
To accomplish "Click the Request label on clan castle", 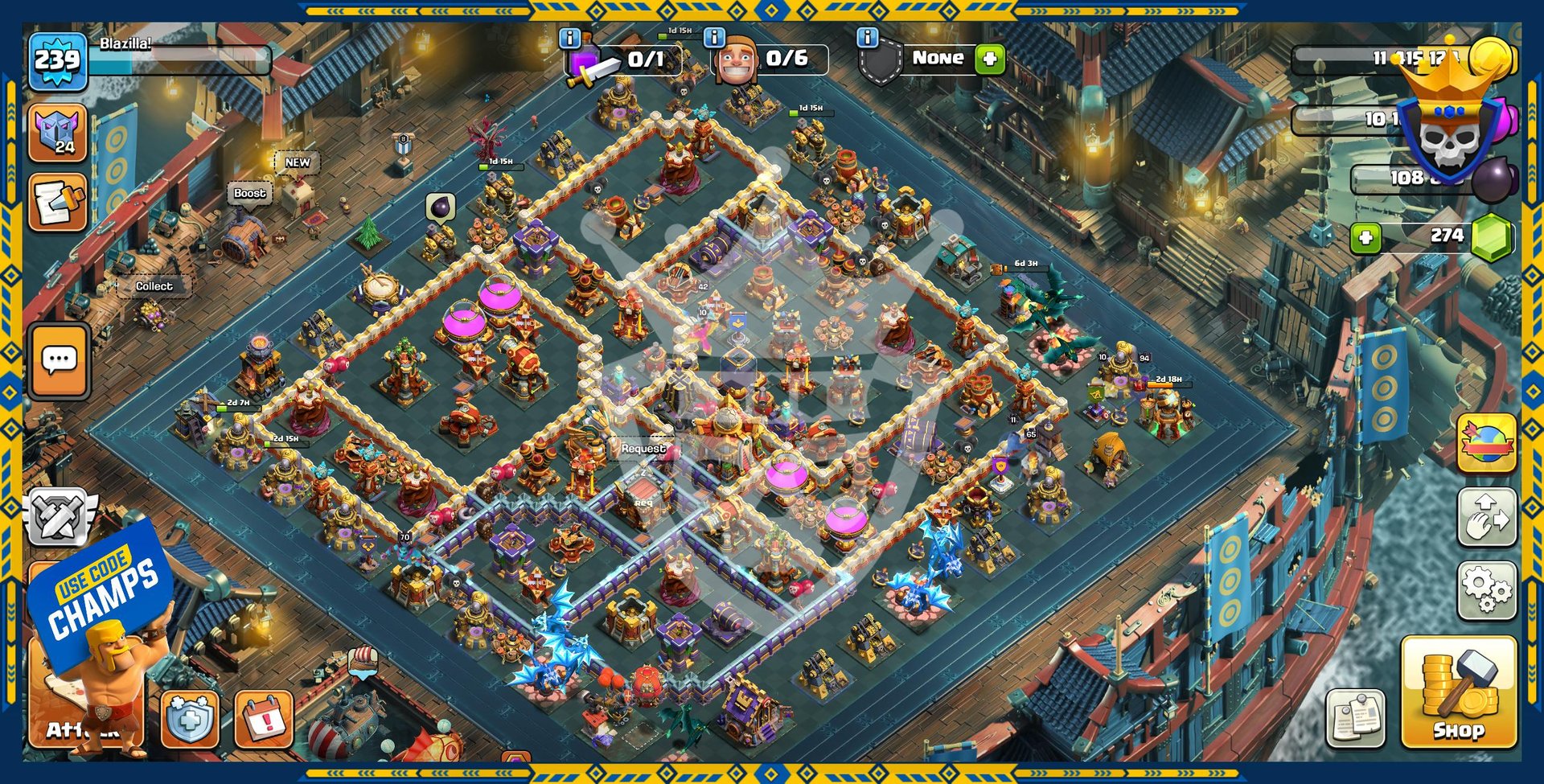I will [x=643, y=449].
